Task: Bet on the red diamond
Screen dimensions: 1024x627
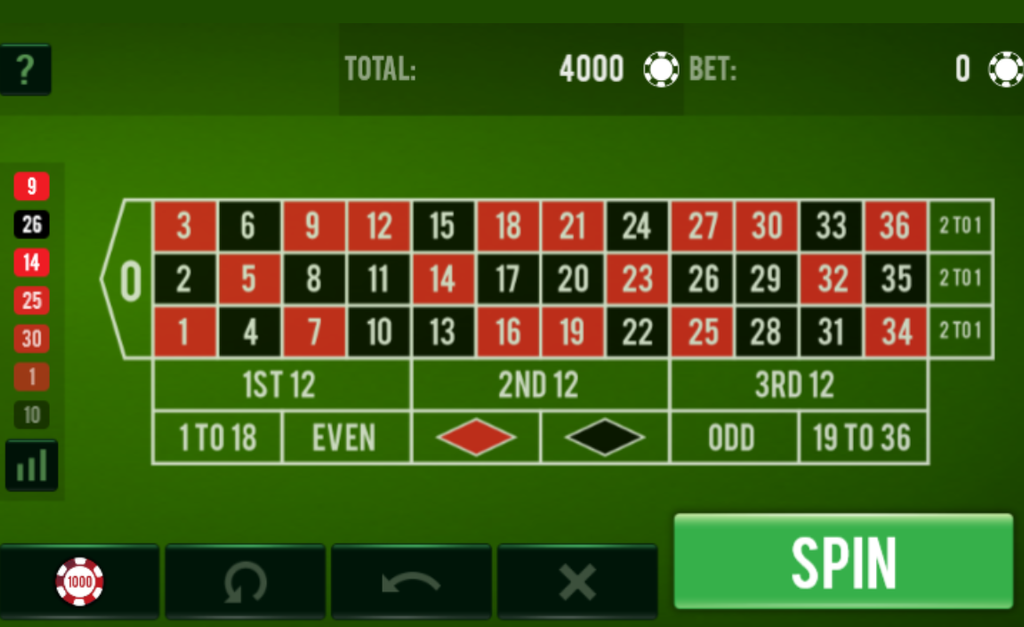Action: pos(476,438)
